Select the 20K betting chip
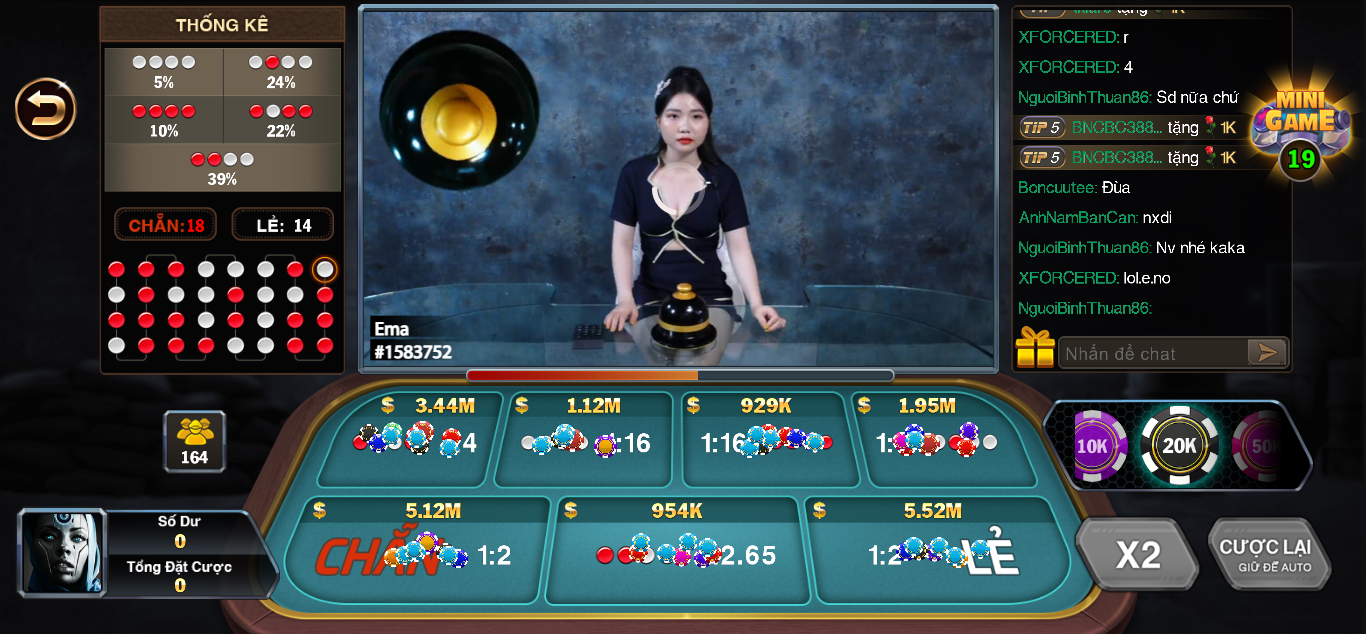The height and width of the screenshot is (634, 1366). pyautogui.click(x=1179, y=446)
